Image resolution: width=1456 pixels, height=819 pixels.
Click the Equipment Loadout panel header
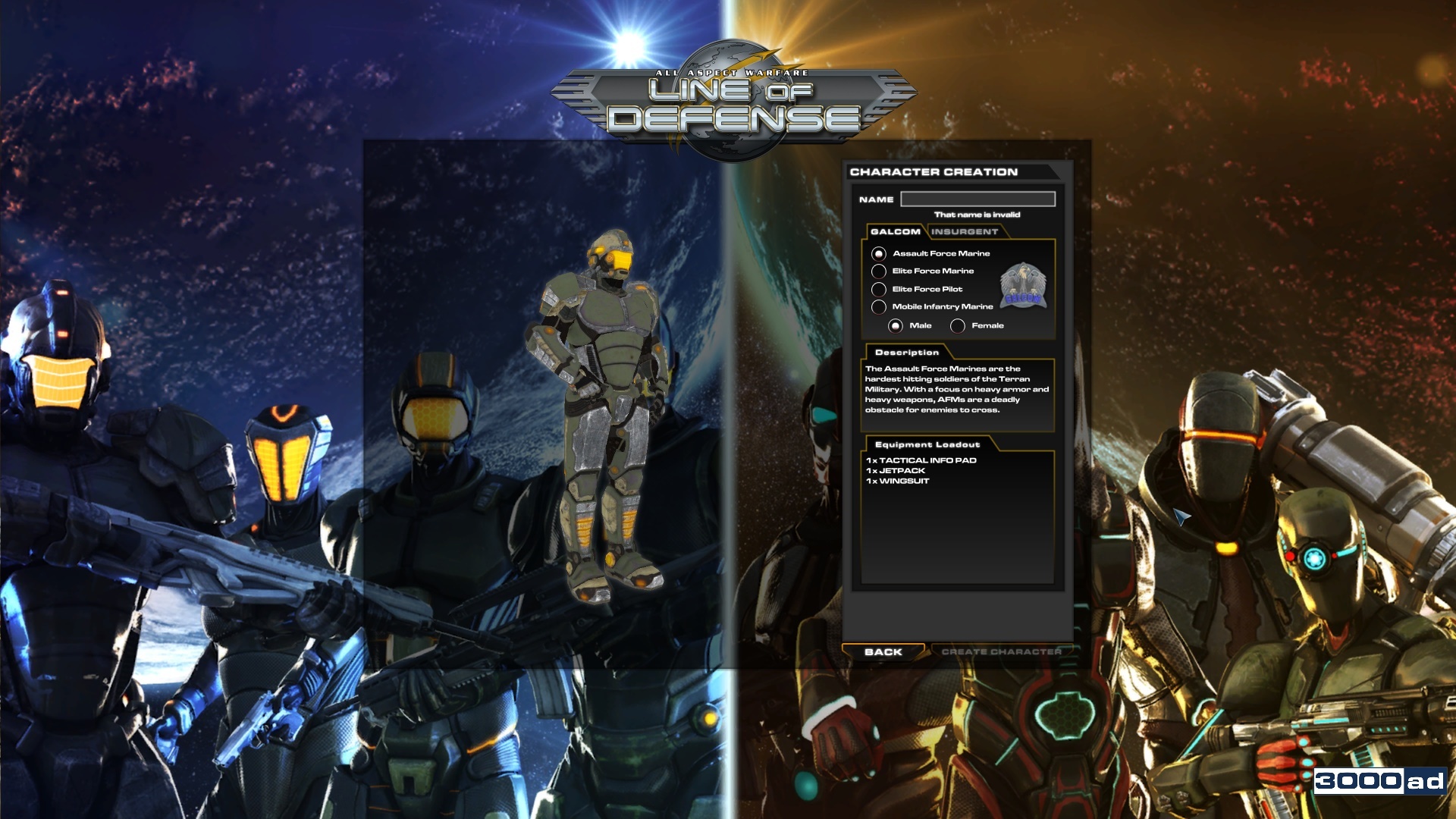click(927, 445)
